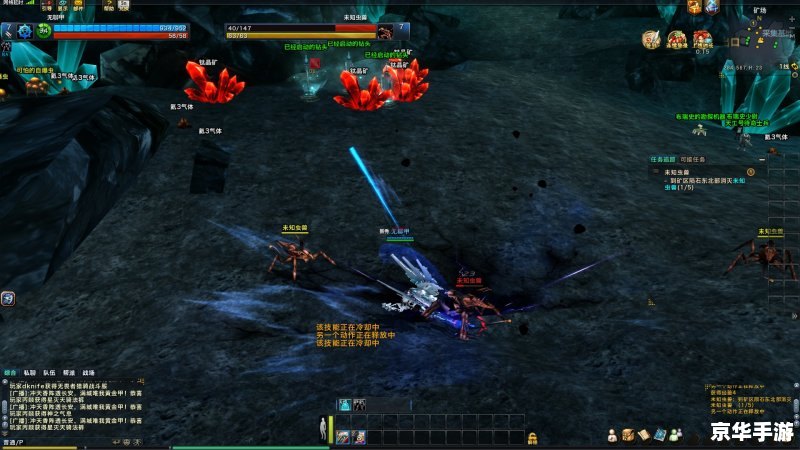
Task: Activate the cyan figure skill icon
Action: coord(344,404)
